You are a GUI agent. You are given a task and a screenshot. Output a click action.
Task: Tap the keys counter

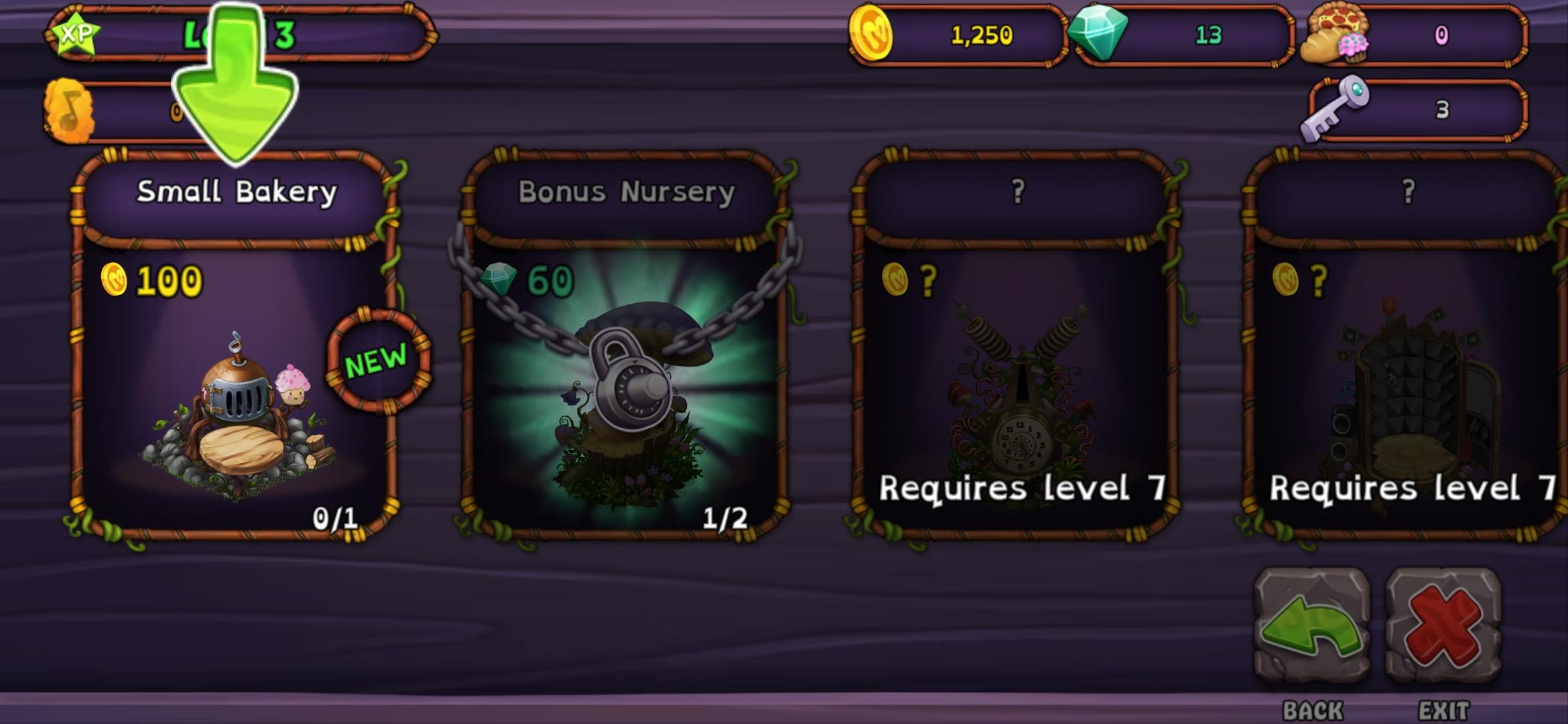(x=1417, y=109)
